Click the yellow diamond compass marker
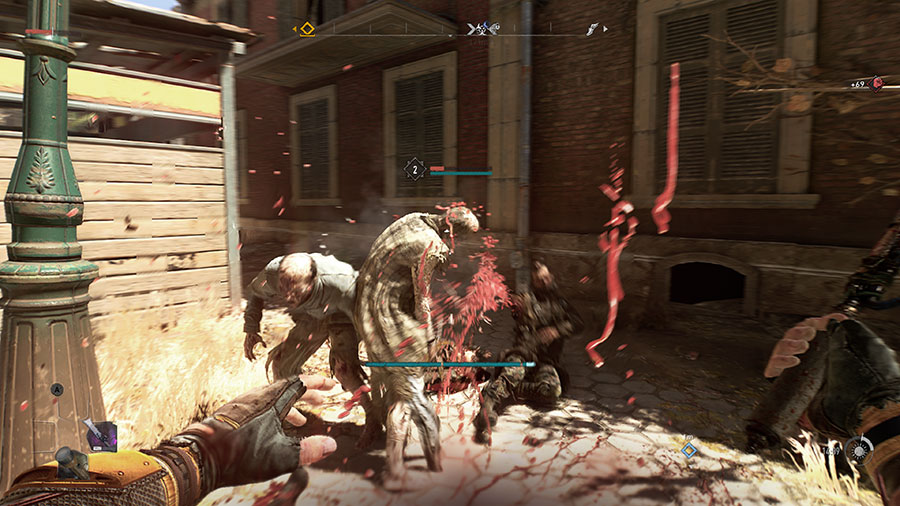900x506 pixels. (307, 29)
